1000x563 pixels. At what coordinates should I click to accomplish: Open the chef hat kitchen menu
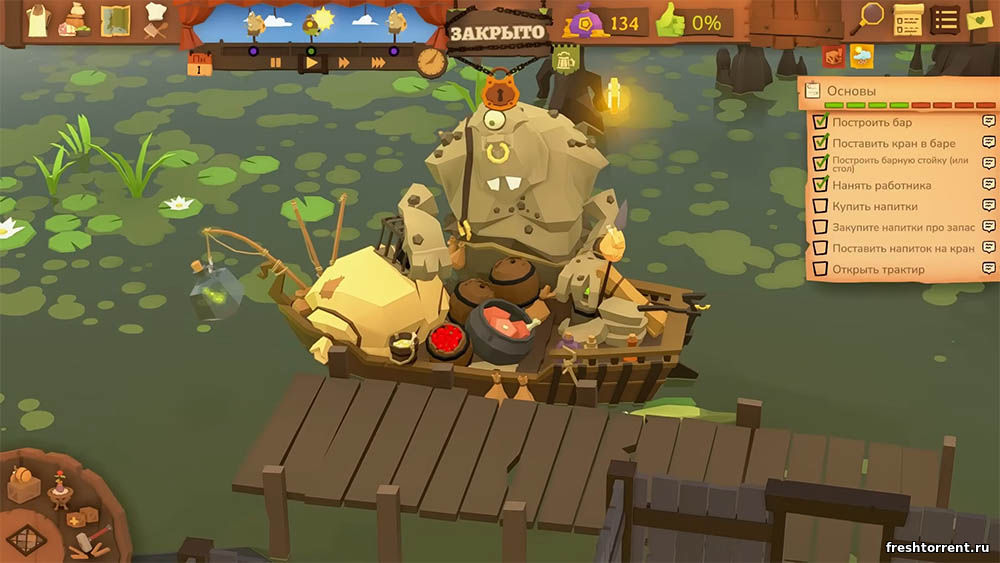pyautogui.click(x=155, y=19)
